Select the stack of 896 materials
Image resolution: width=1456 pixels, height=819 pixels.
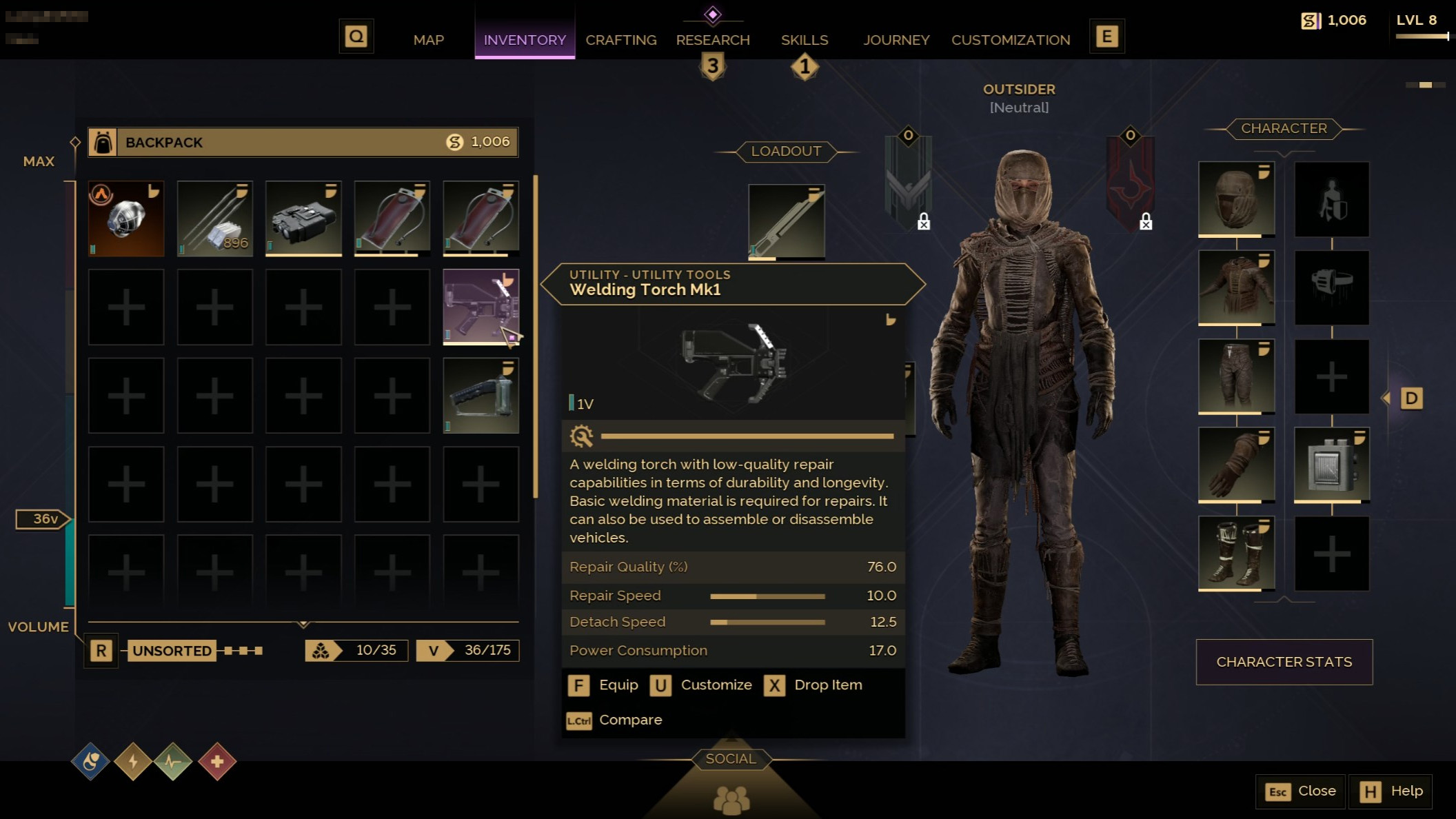tap(214, 218)
